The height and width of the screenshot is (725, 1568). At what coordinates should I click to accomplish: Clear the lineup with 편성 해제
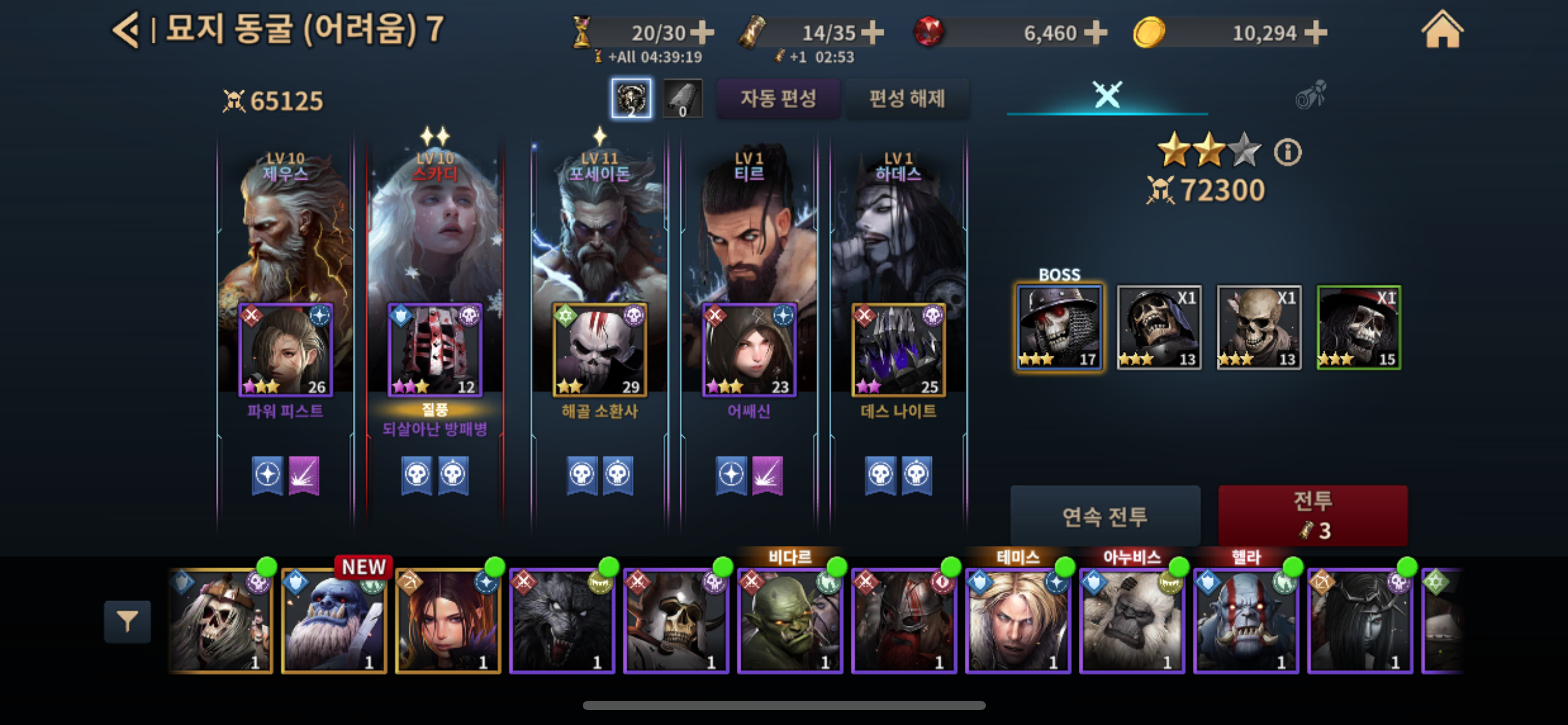[x=907, y=99]
